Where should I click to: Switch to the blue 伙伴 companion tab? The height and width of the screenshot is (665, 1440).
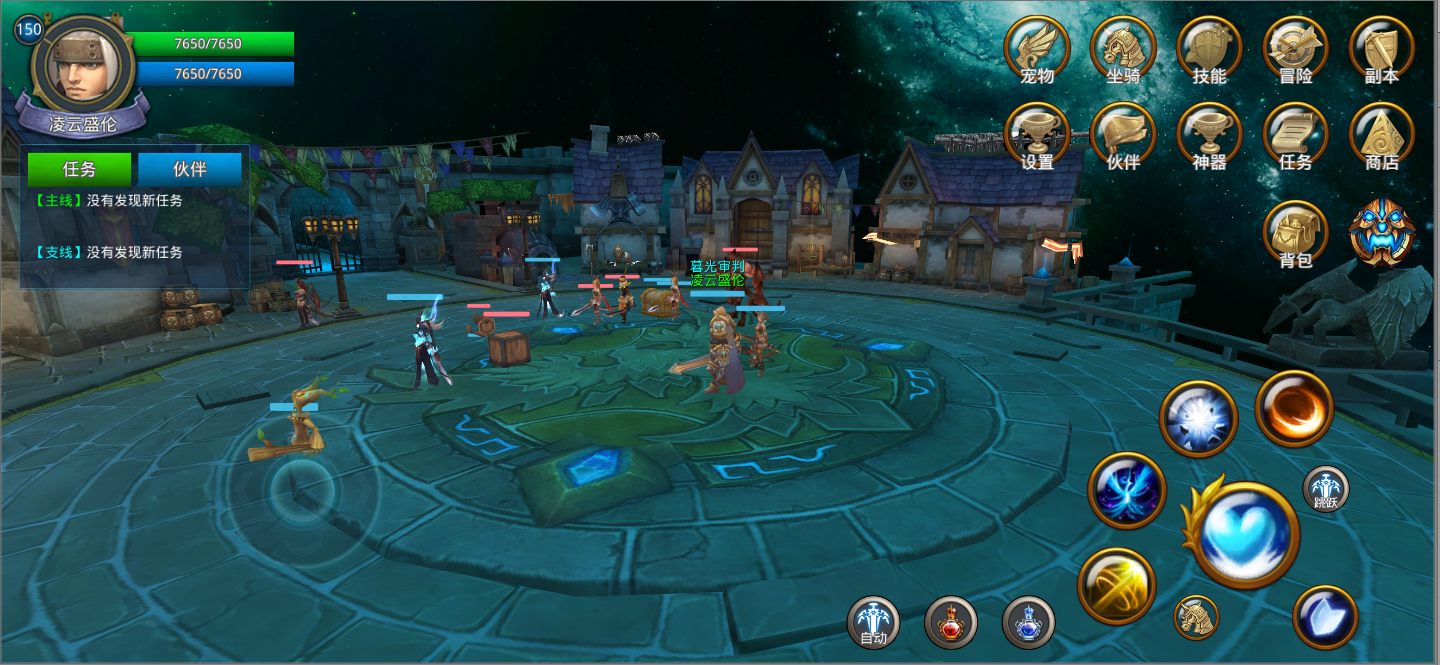(190, 169)
